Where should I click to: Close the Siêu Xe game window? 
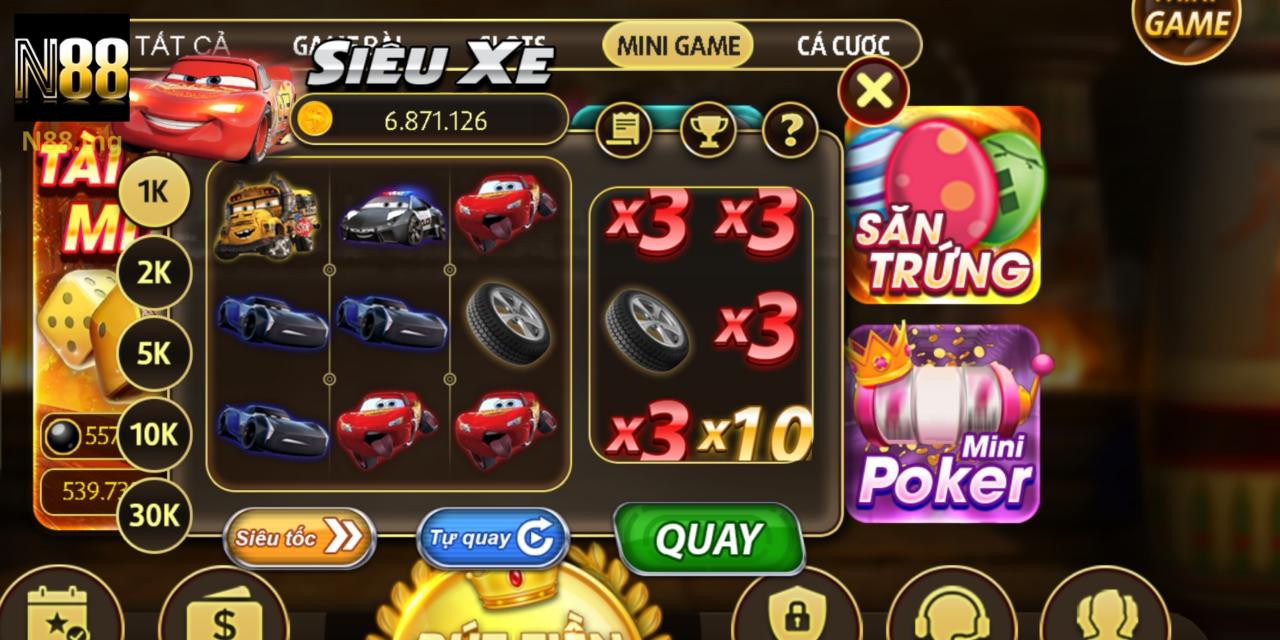pos(873,92)
